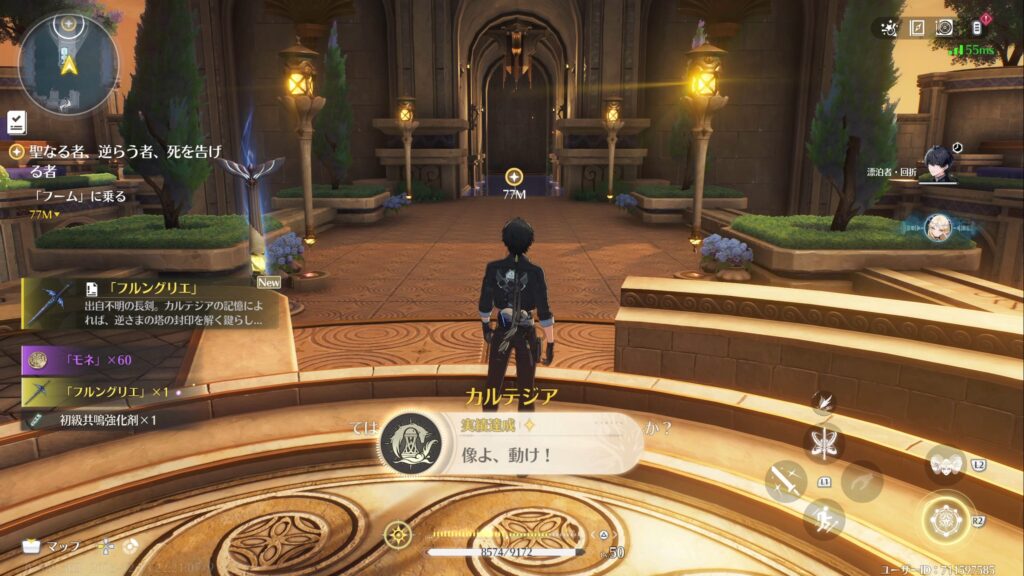The width and height of the screenshot is (1024, 576).
Task: Click the 実績達成 achievement popup 像よ、動け！
Action: coord(510,444)
